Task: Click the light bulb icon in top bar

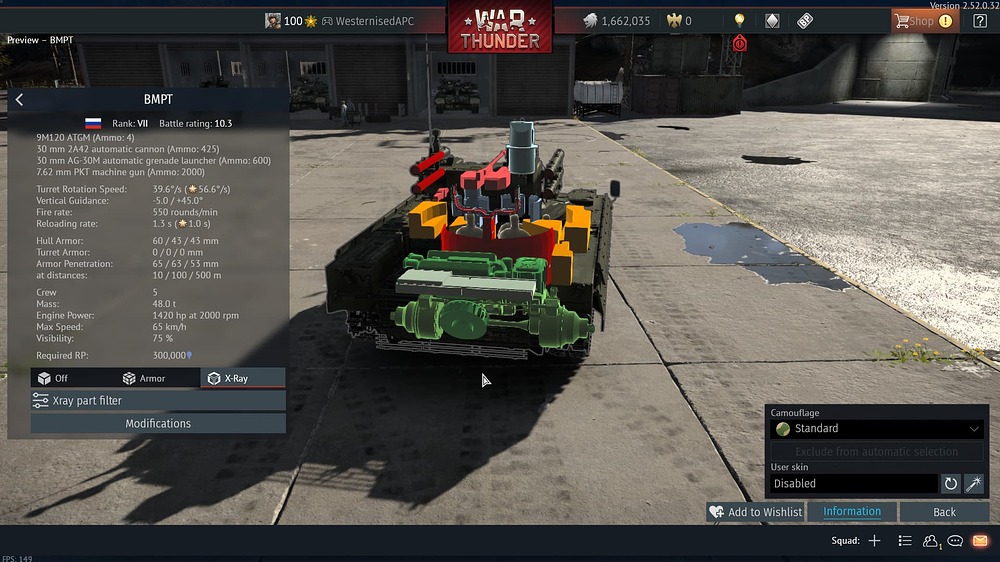Action: tap(739, 20)
